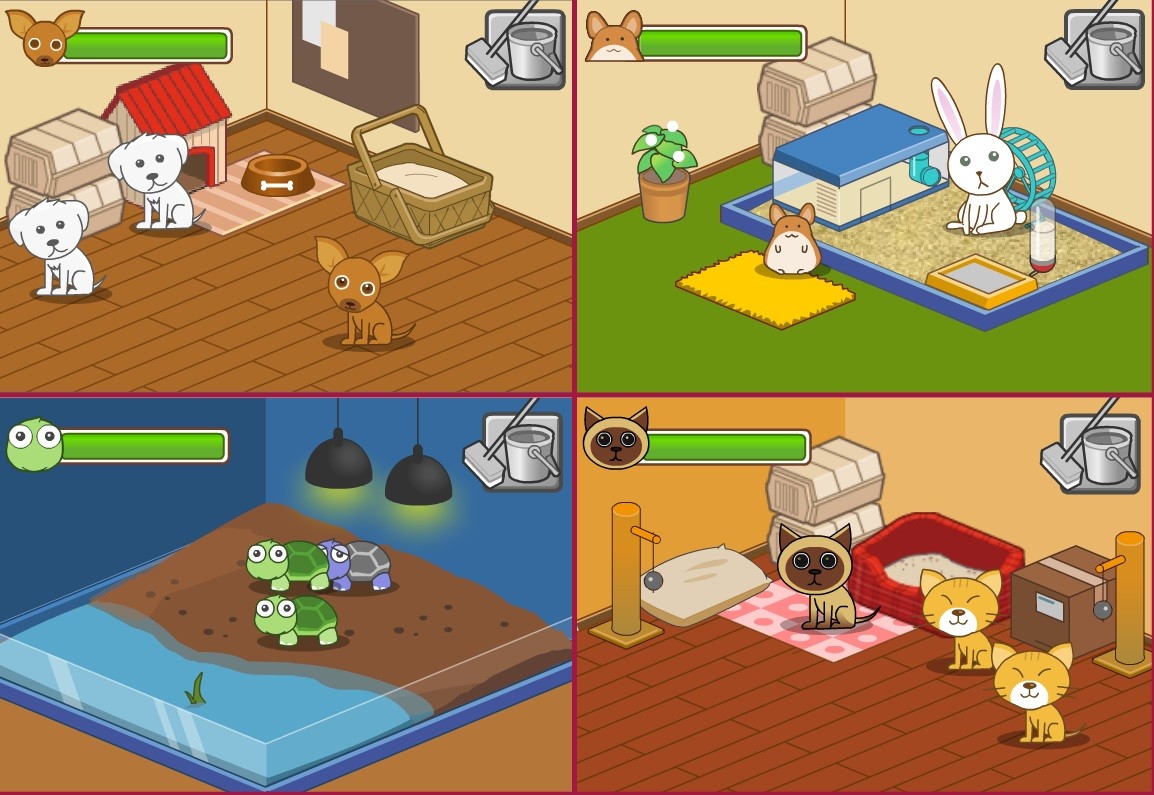Open the hamster portrait icon
This screenshot has height=795, width=1154.
click(x=613, y=39)
